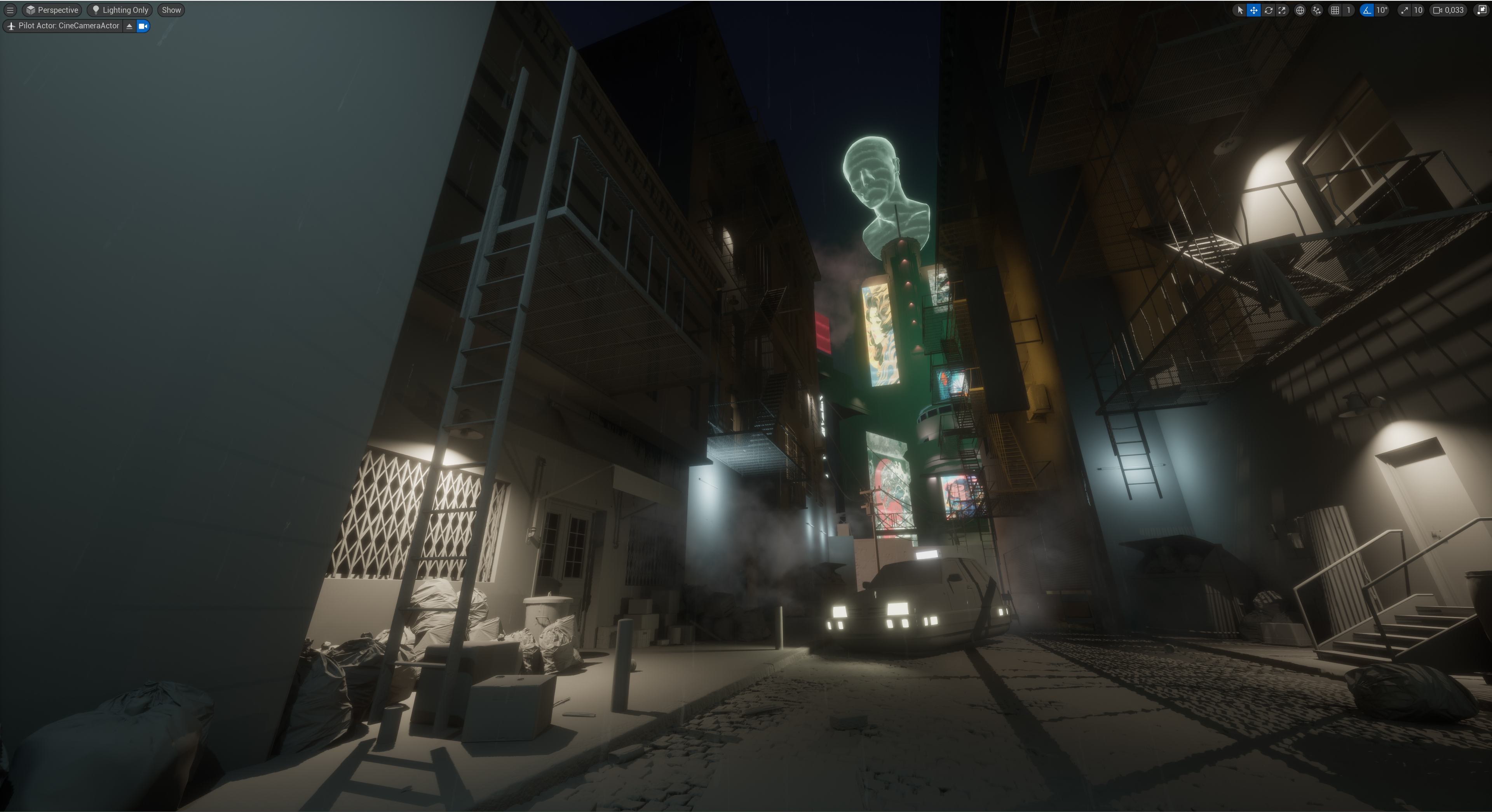
Task: Eject from the piloted camera actor
Action: 129,26
